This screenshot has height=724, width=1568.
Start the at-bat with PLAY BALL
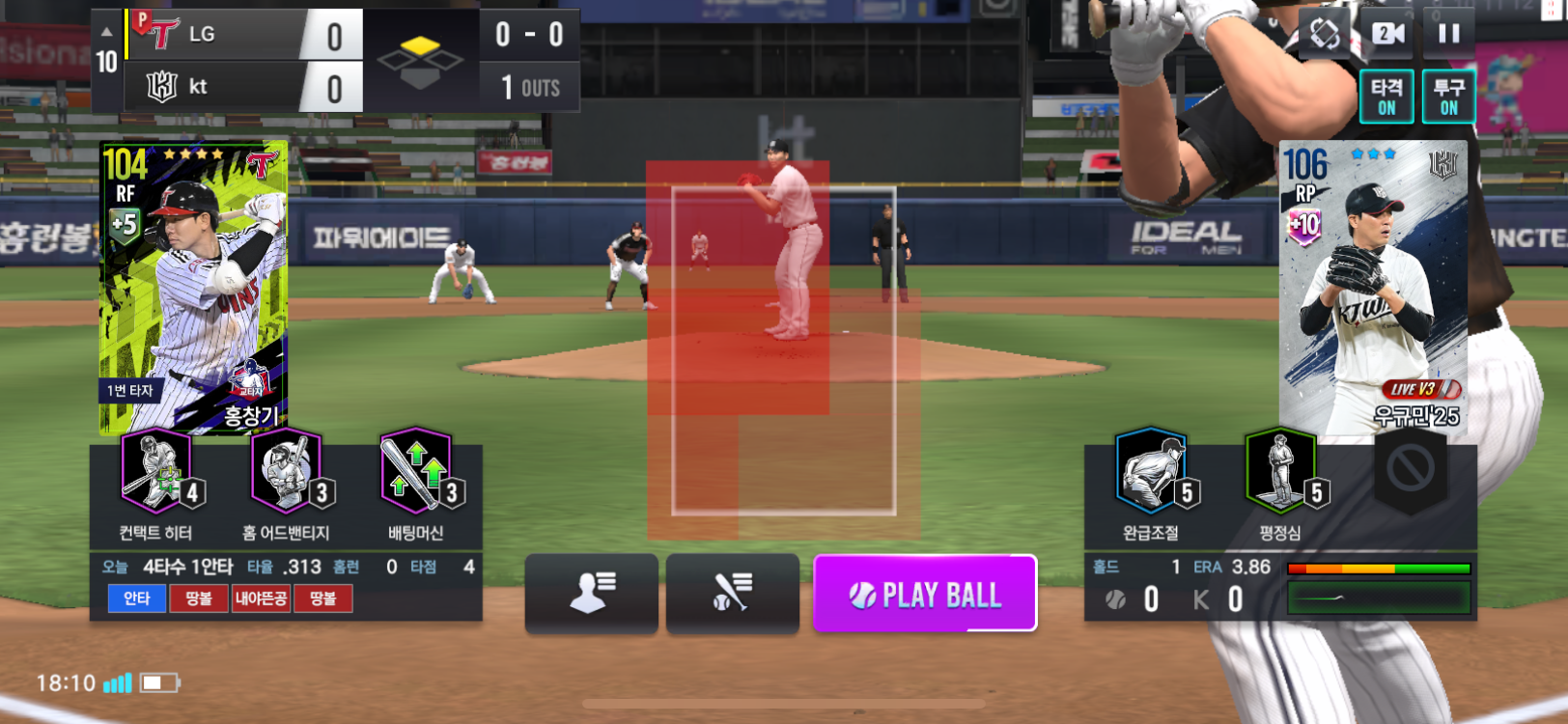(925, 594)
